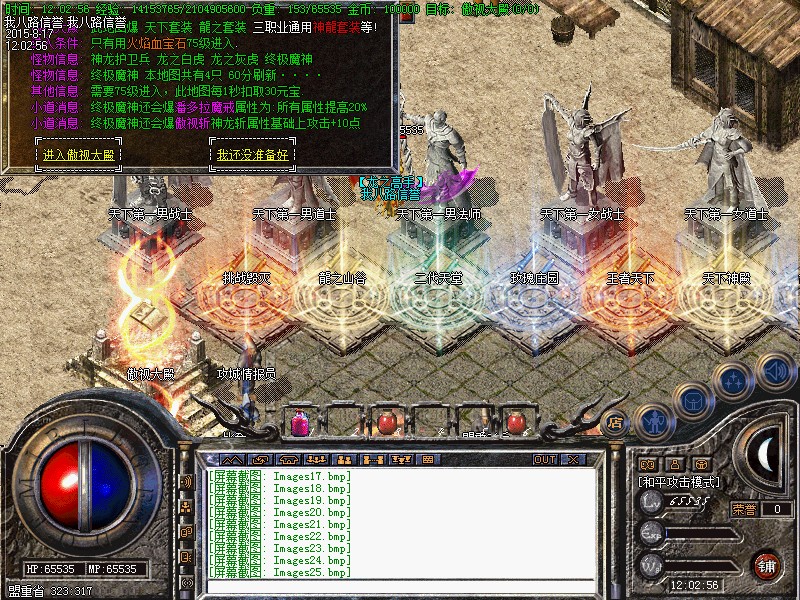Click the sound wave icon beside the chat

click(x=186, y=482)
